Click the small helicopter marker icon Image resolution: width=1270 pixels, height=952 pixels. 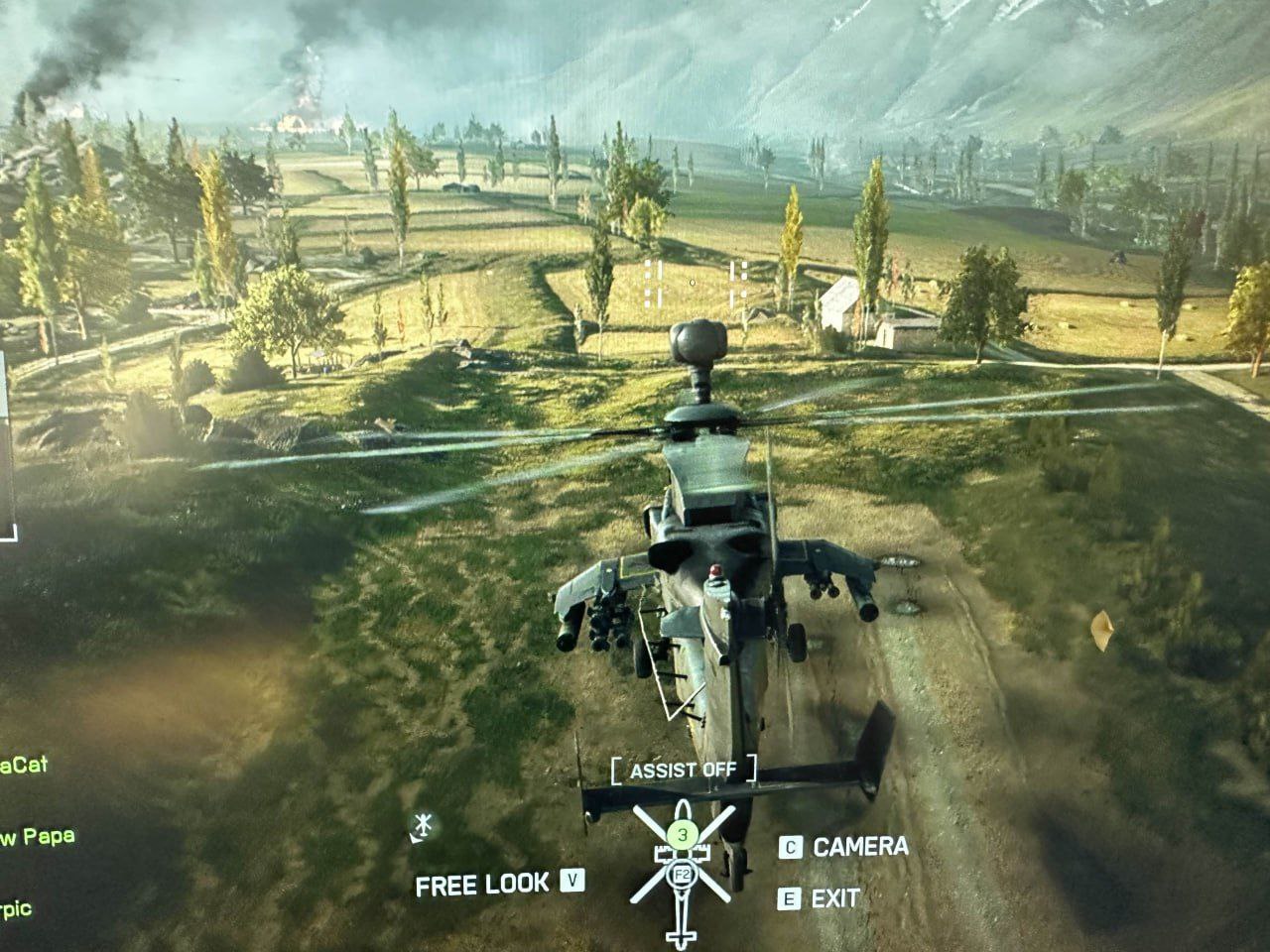423,825
